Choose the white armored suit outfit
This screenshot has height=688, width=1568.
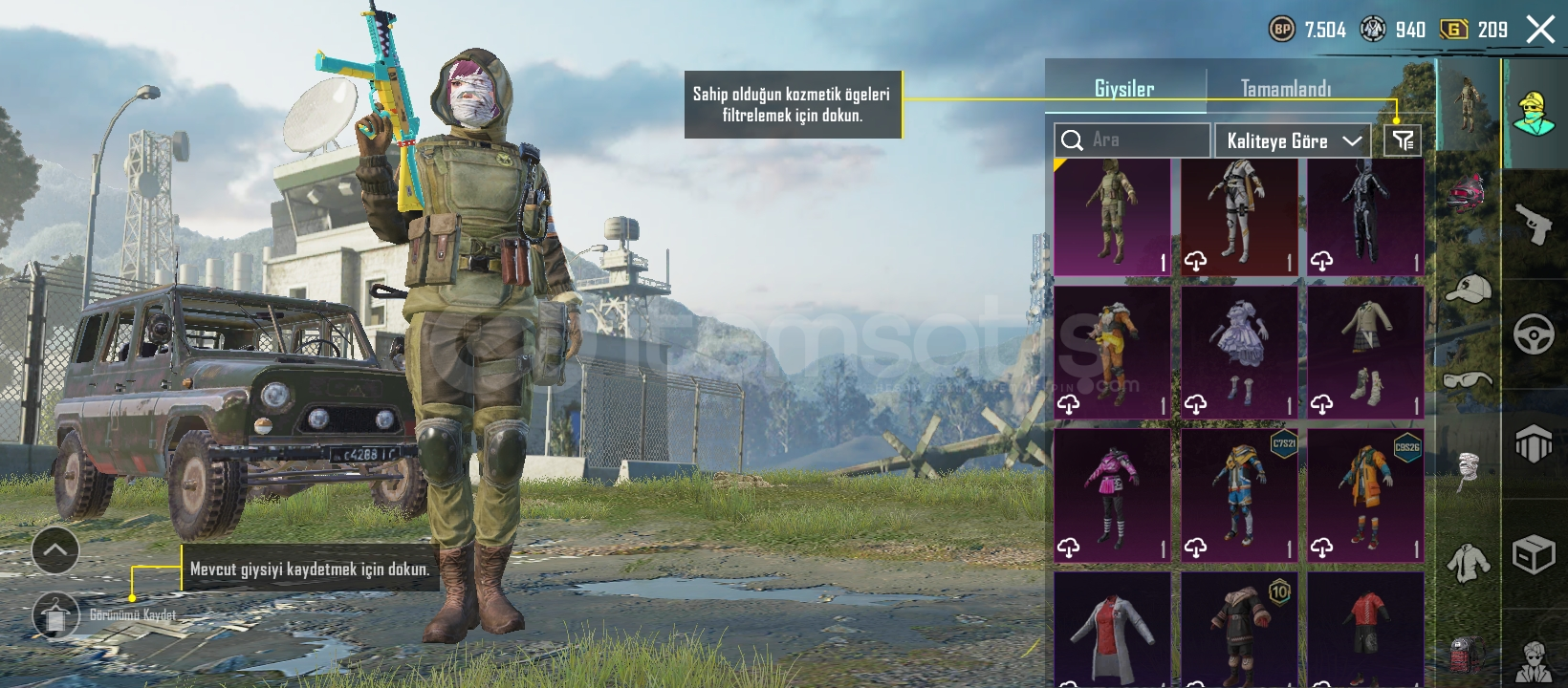pos(1239,217)
